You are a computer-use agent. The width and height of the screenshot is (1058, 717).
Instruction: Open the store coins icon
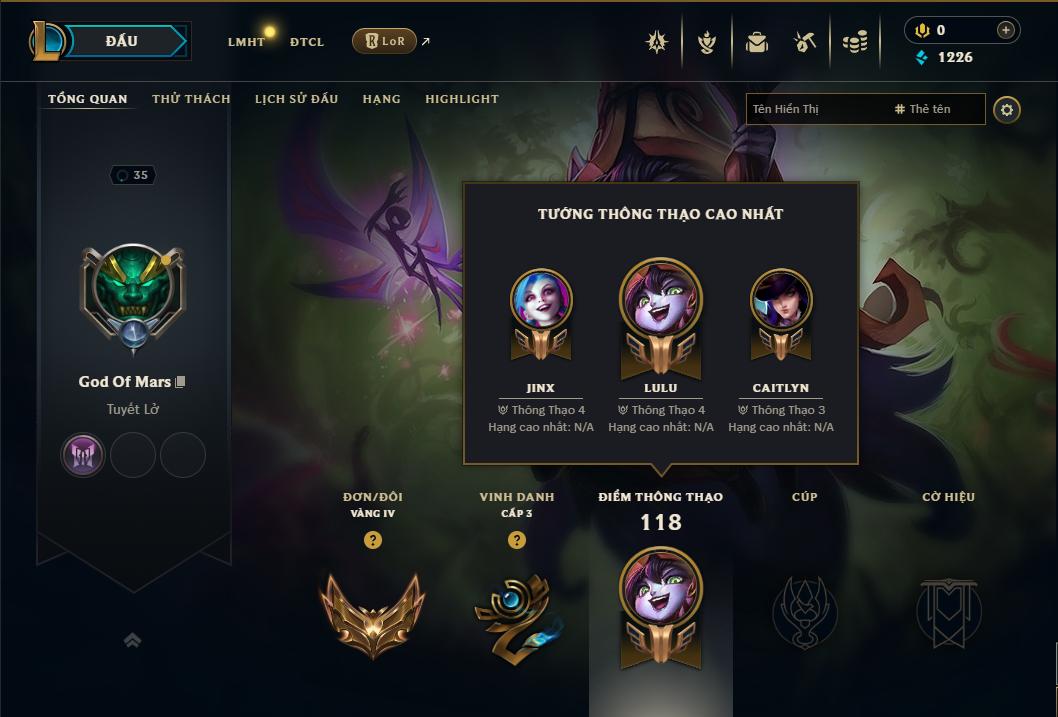click(x=854, y=42)
